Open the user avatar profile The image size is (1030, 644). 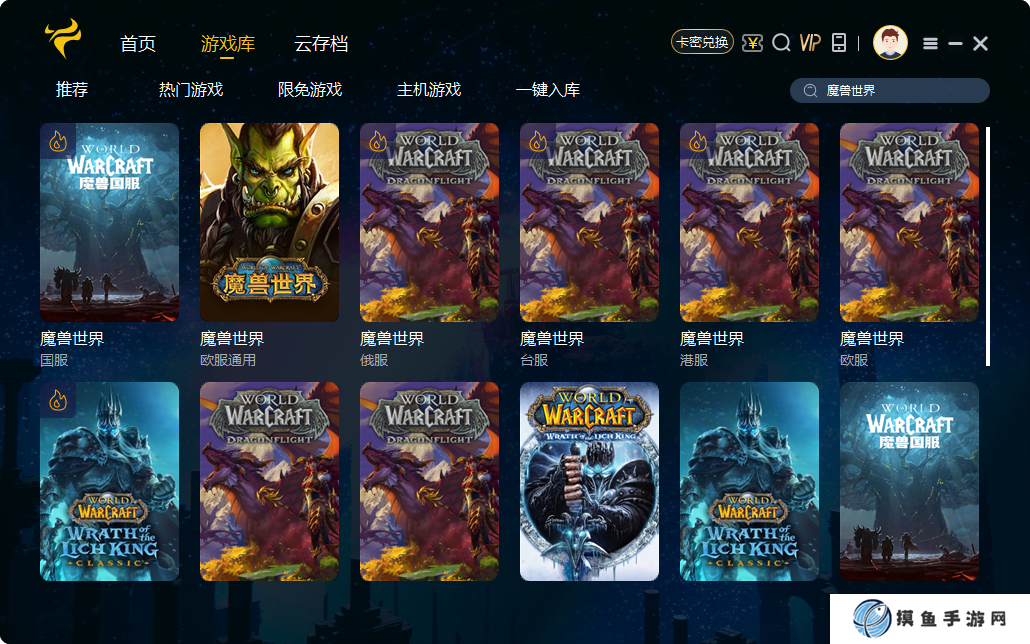890,42
